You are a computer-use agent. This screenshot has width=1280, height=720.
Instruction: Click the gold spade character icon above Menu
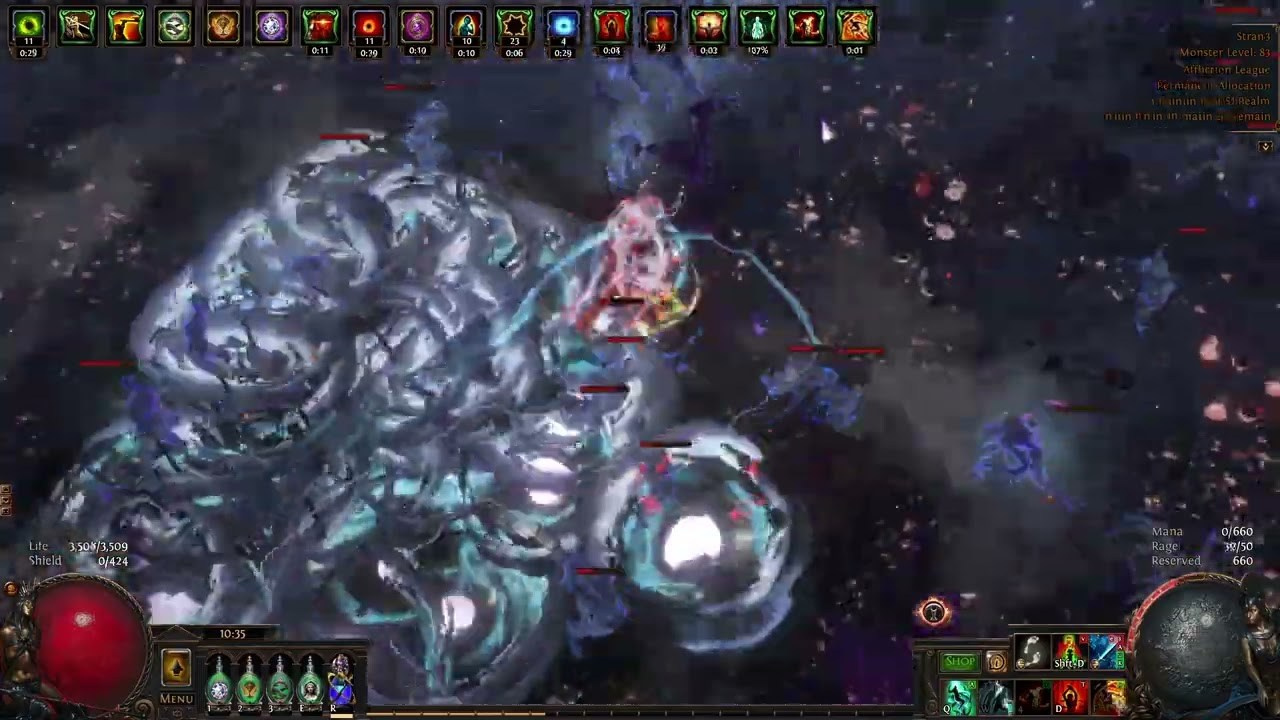176,665
